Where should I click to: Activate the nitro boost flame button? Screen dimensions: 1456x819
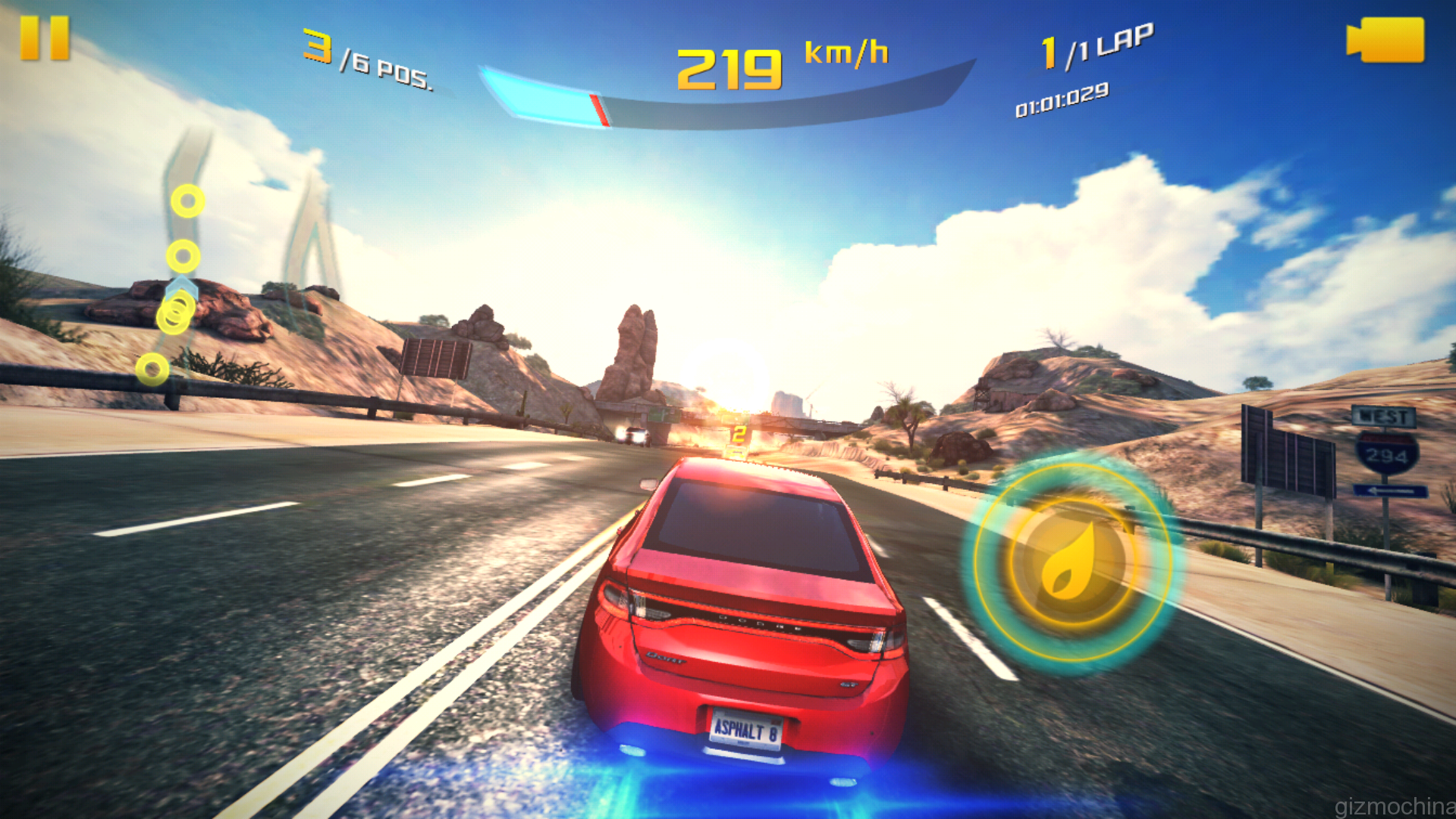tap(1070, 563)
